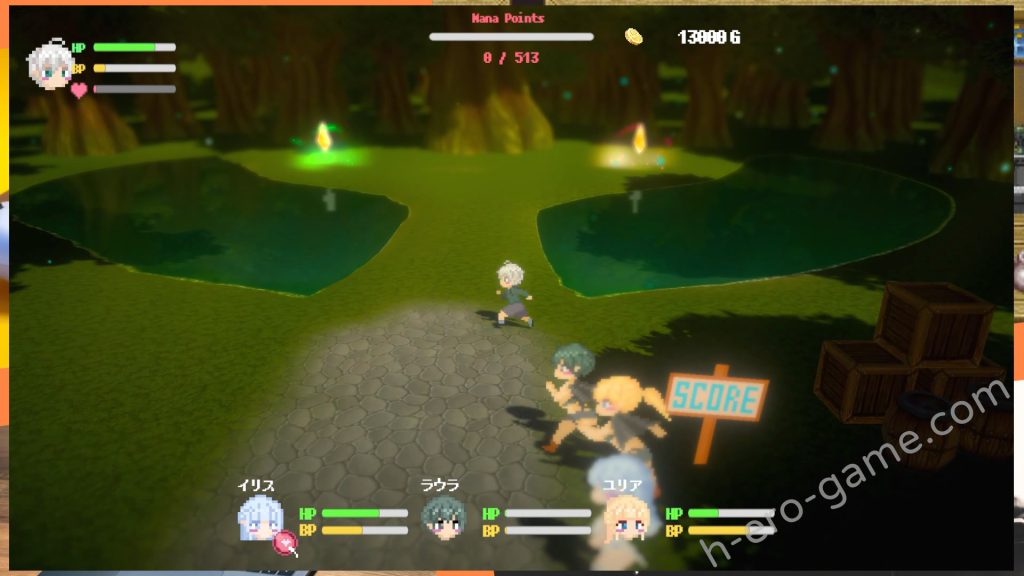Select ラウラ party member portrait
The width and height of the screenshot is (1024, 576).
441,518
